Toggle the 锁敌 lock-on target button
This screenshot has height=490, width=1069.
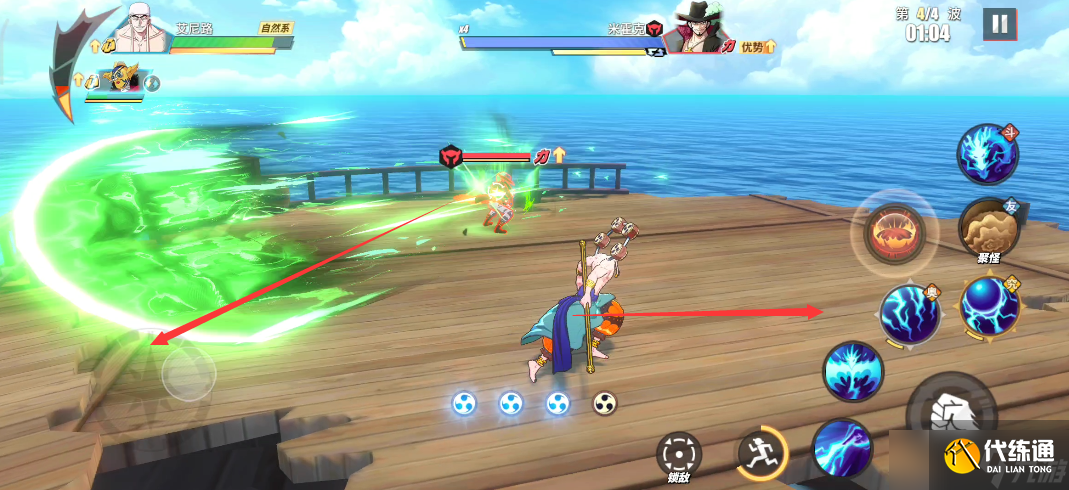click(x=679, y=455)
